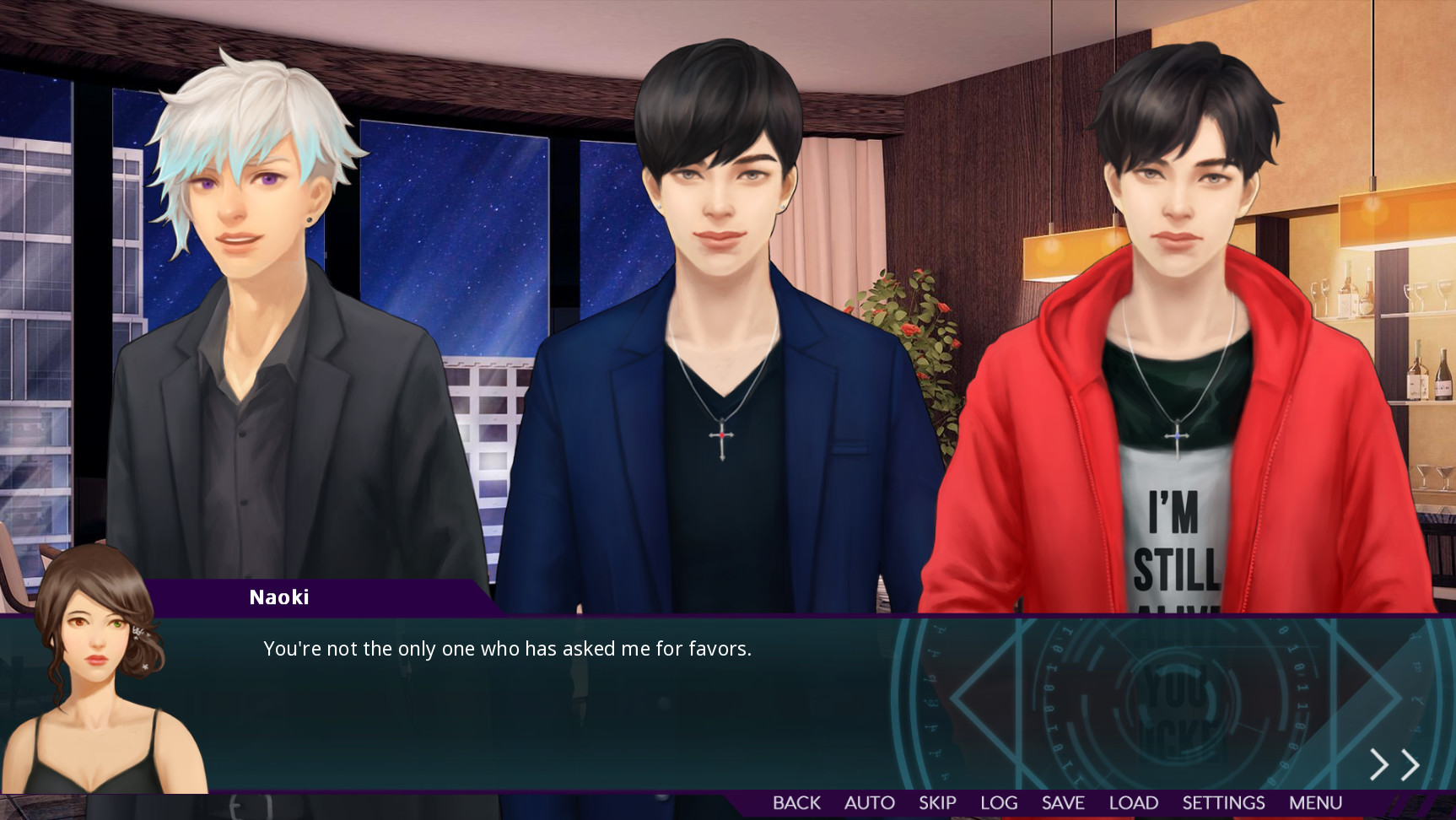
Task: Enable AUTO text advance mode
Action: (x=869, y=802)
